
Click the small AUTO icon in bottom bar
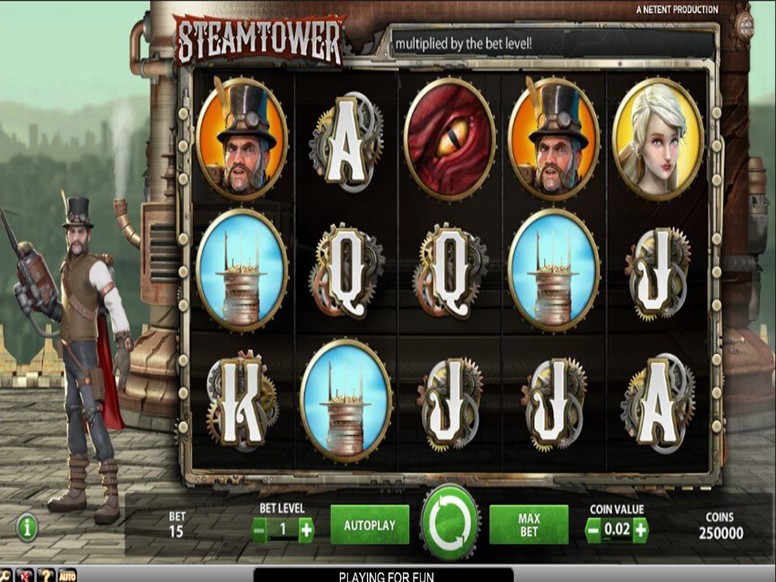pyautogui.click(x=66, y=575)
